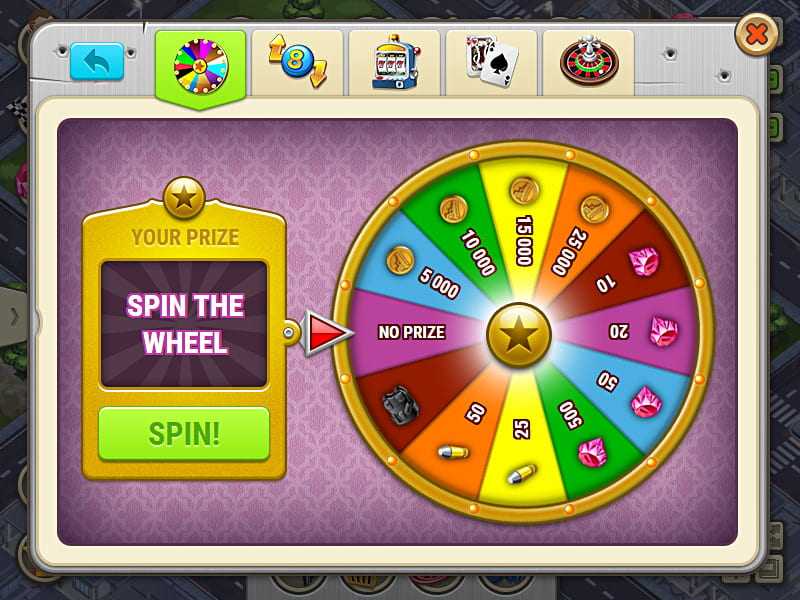The height and width of the screenshot is (600, 800).
Task: Open the slot machine tab
Action: (x=393, y=63)
